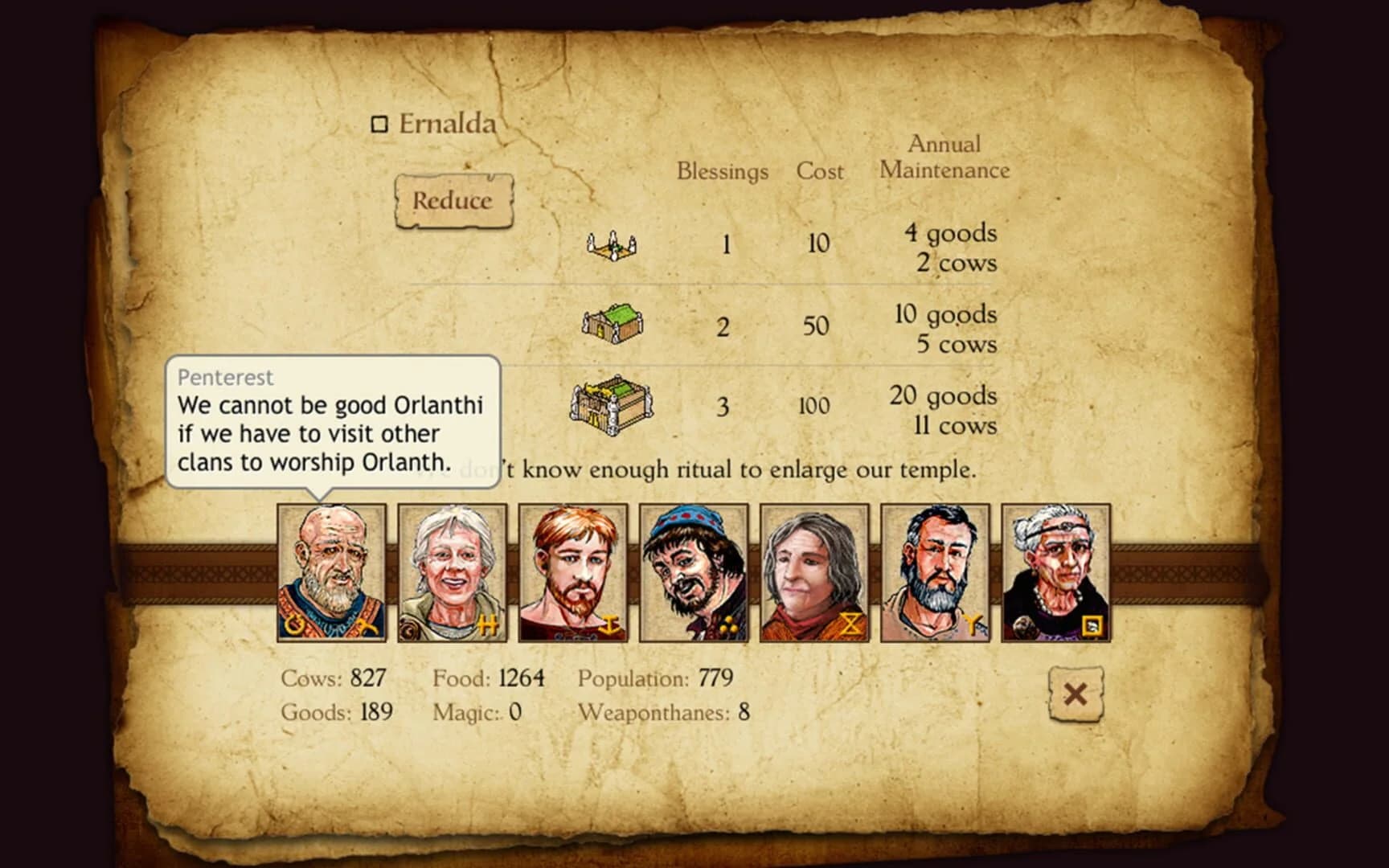This screenshot has height=868, width=1389.
Task: Select the dark-bearded advisor with the Y rune
Action: pyautogui.click(x=933, y=572)
